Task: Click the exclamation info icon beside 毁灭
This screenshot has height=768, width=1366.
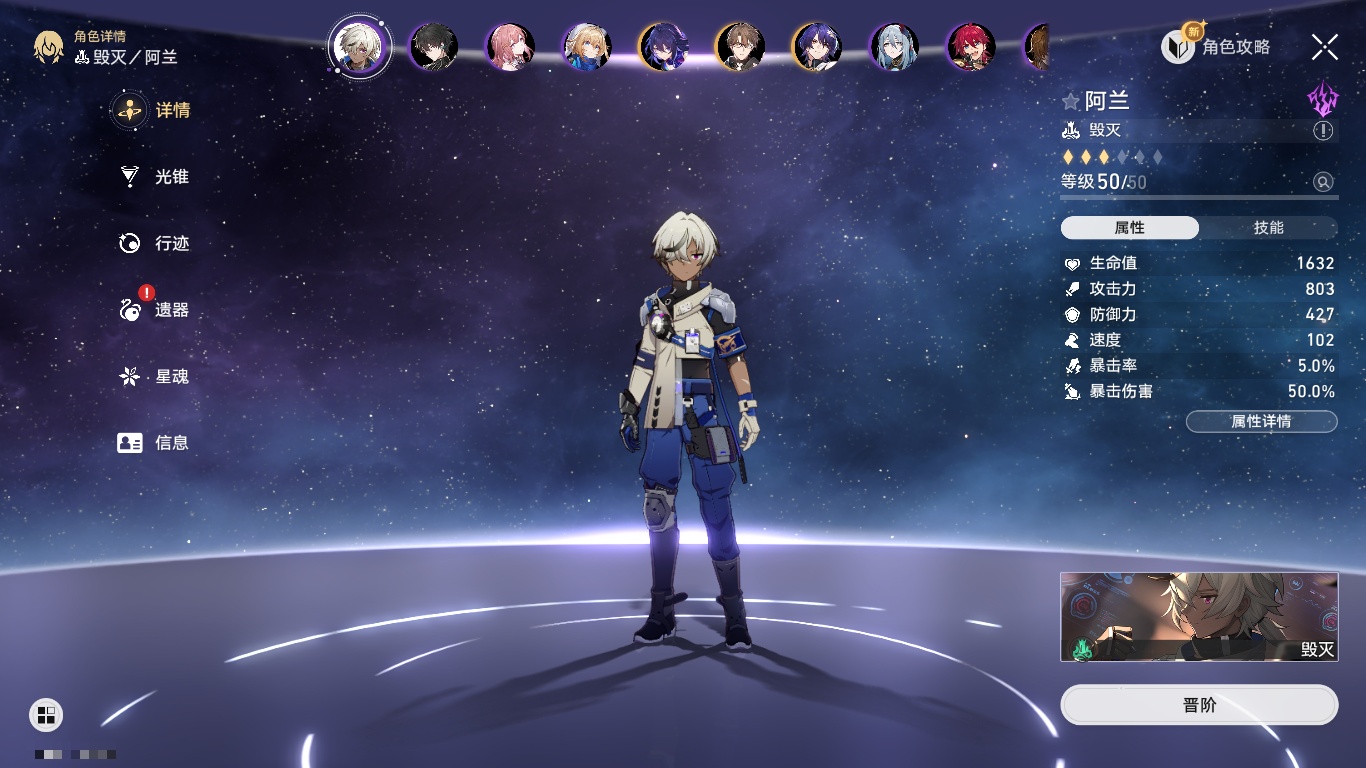Action: coord(1323,131)
